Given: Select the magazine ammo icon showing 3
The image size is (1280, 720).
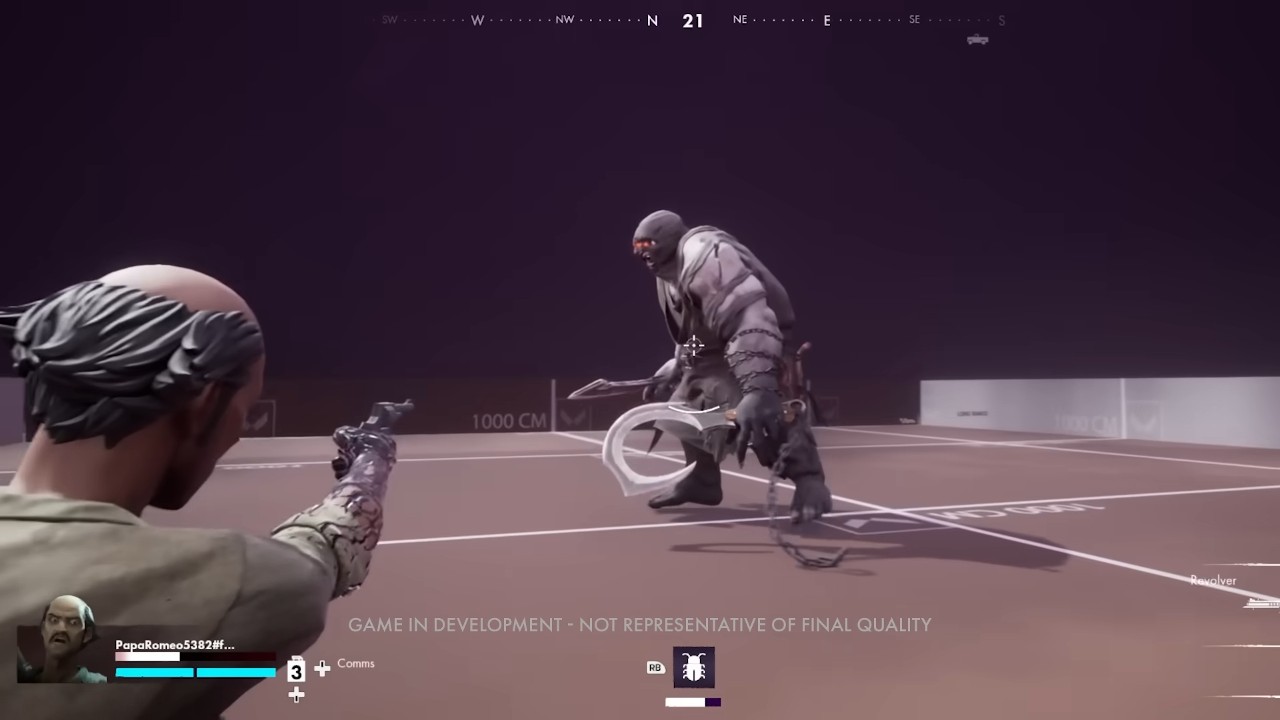Looking at the screenshot, I should tap(296, 671).
